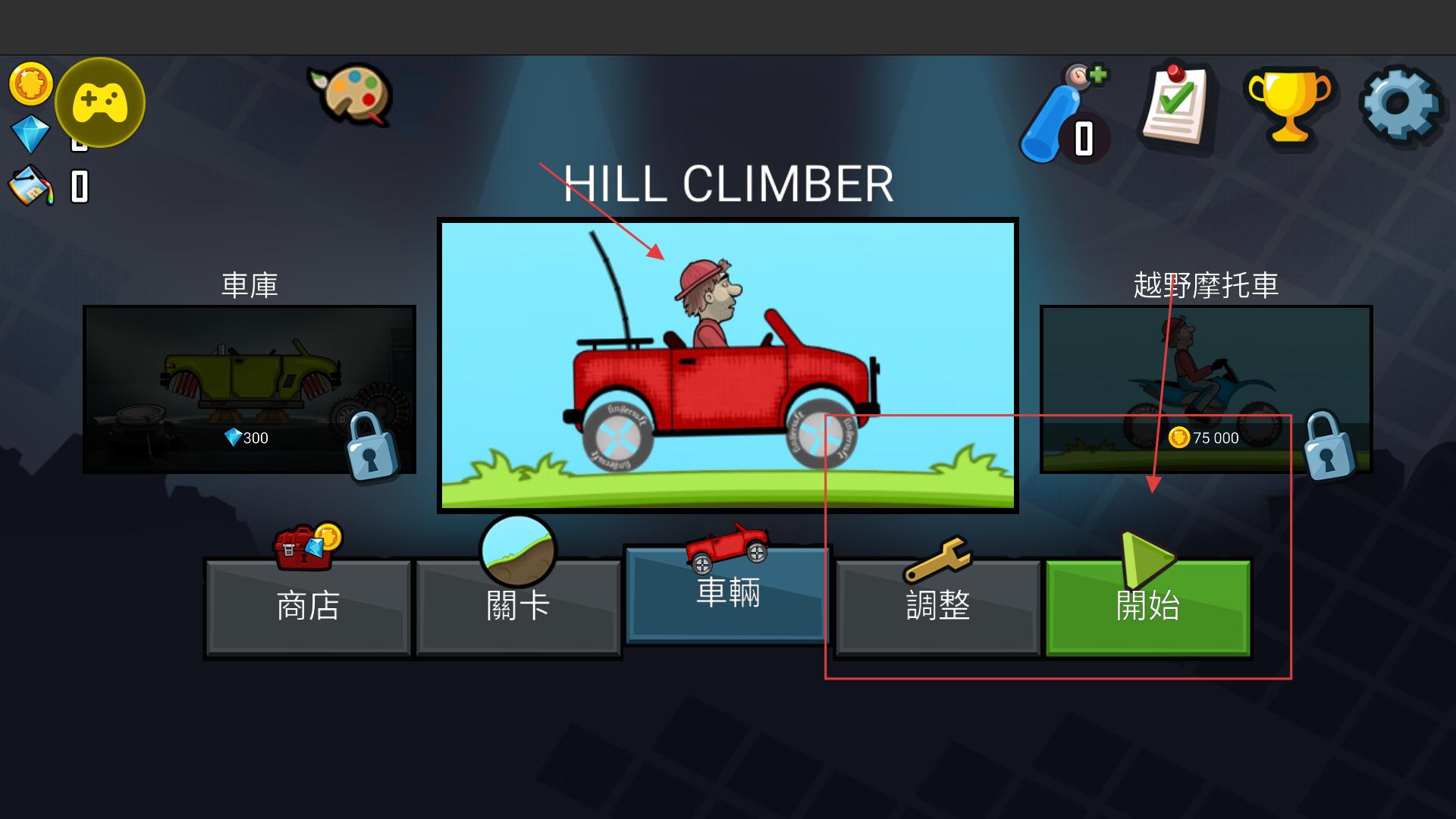Select the red Hill Climber jeep card

(x=727, y=365)
